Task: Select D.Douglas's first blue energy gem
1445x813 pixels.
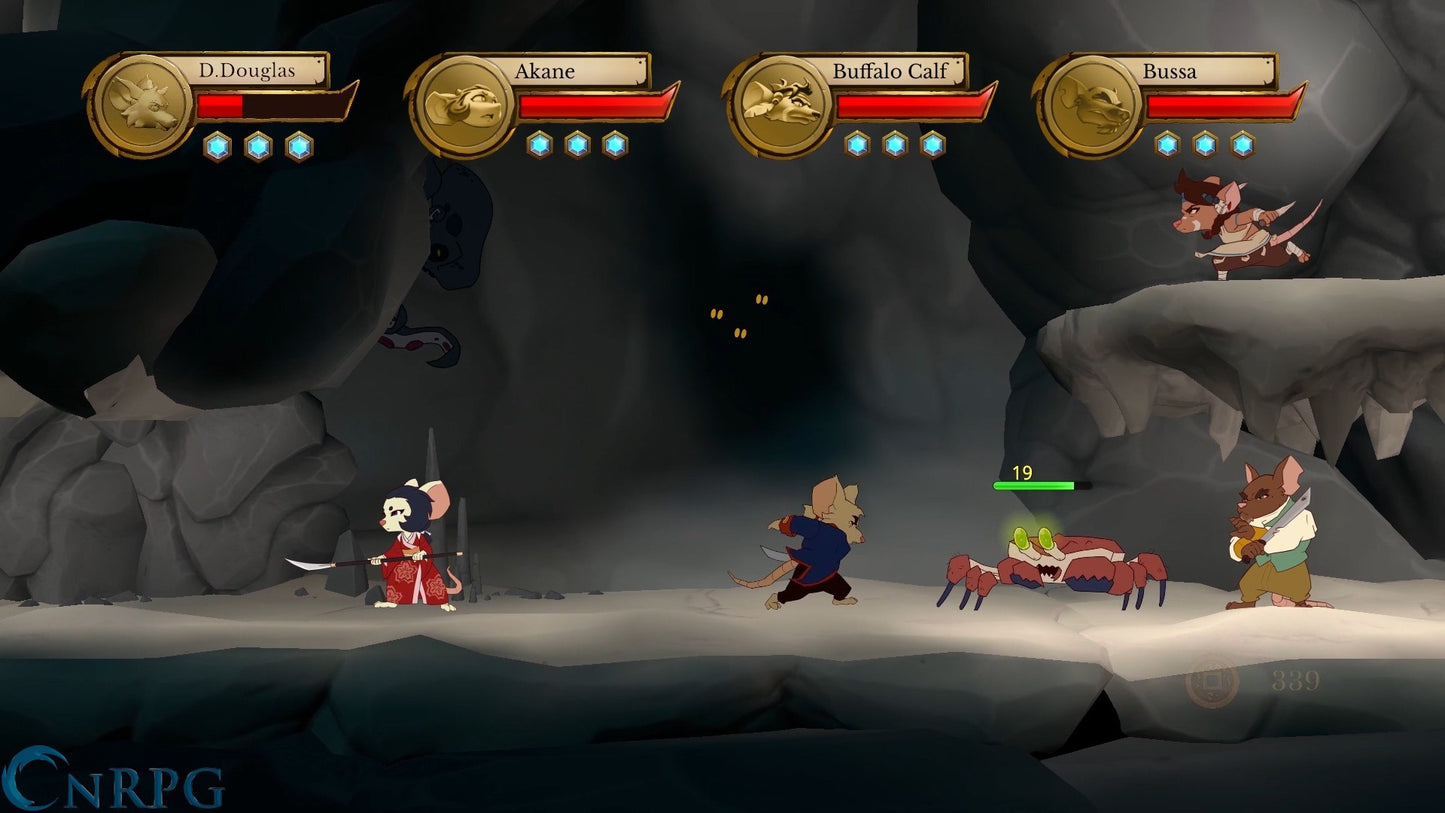Action: click(x=217, y=145)
